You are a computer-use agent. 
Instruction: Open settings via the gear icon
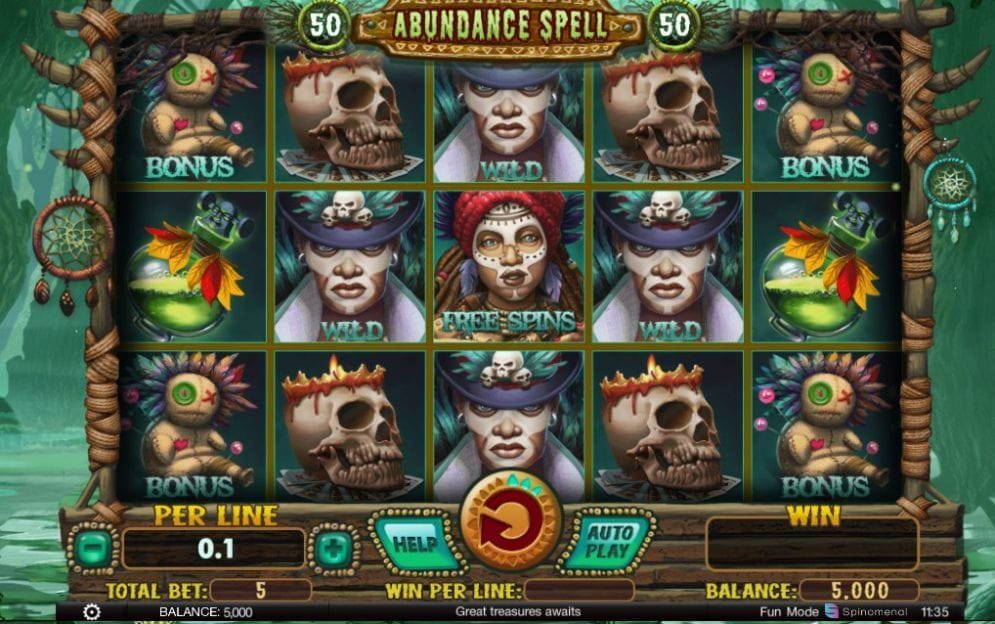coord(92,611)
